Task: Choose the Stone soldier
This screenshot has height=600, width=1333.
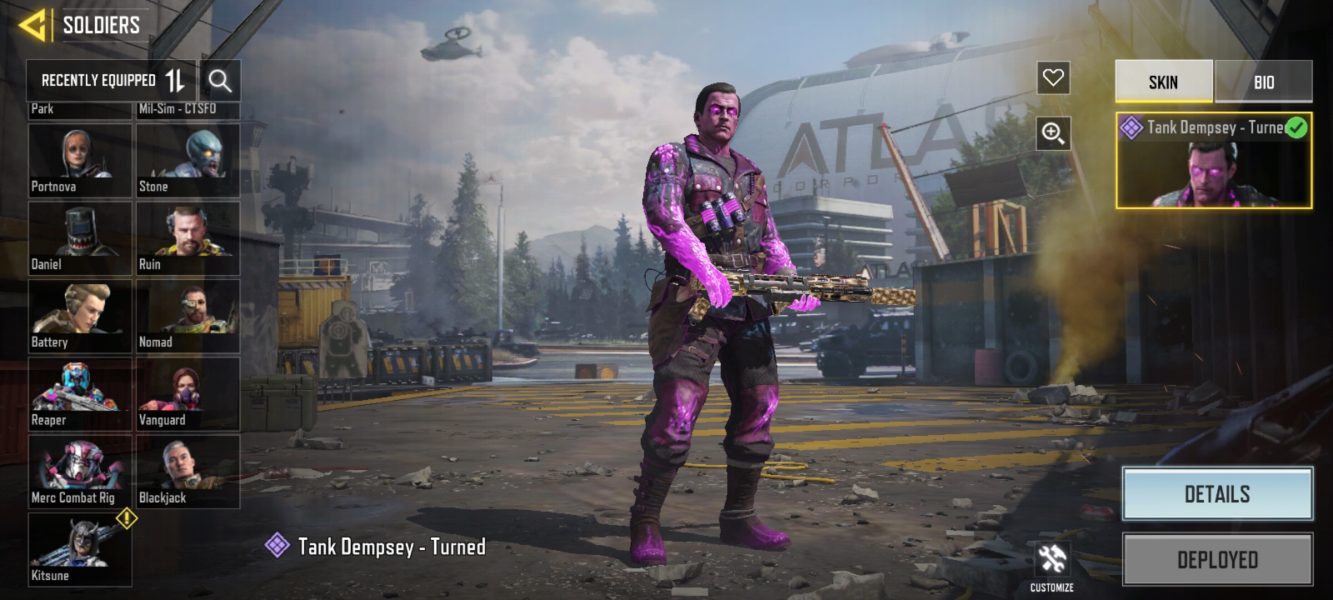Action: [x=188, y=159]
